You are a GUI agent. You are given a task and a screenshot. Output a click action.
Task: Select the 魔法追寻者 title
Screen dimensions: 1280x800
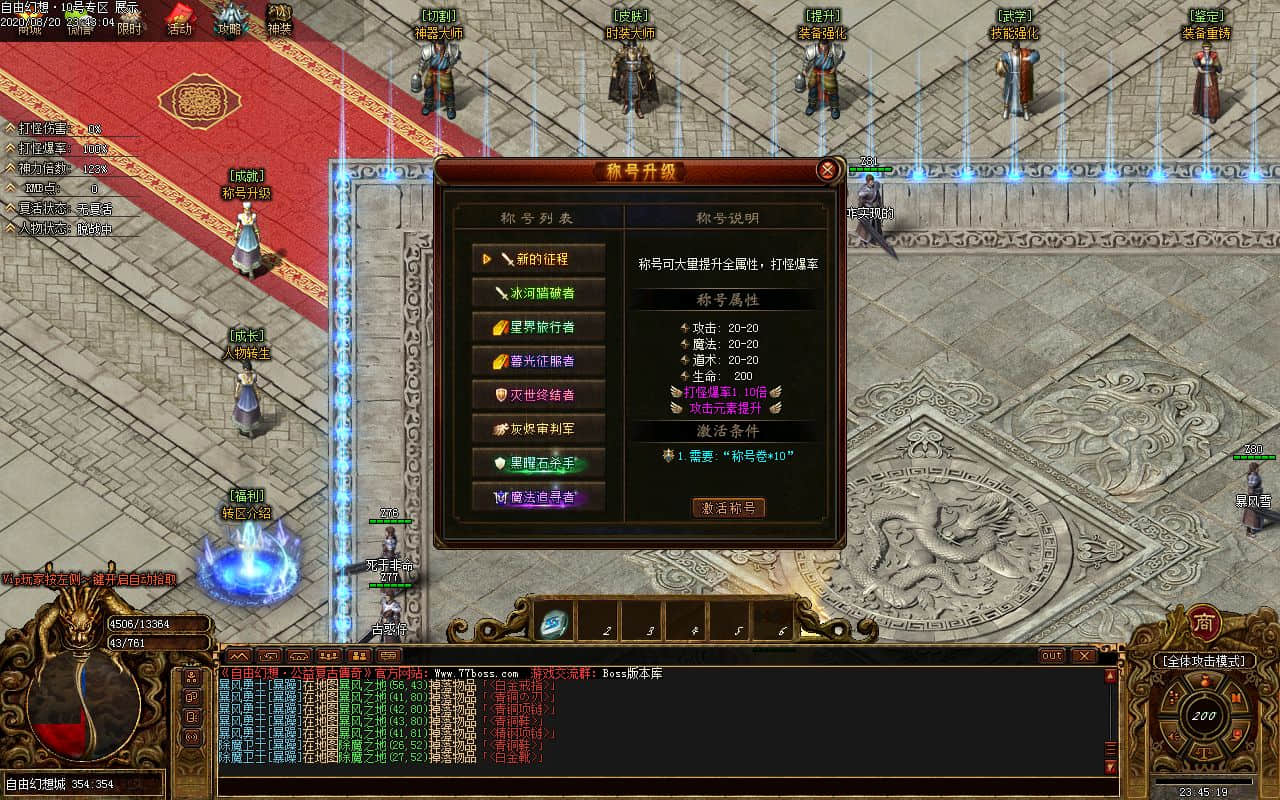tap(539, 497)
